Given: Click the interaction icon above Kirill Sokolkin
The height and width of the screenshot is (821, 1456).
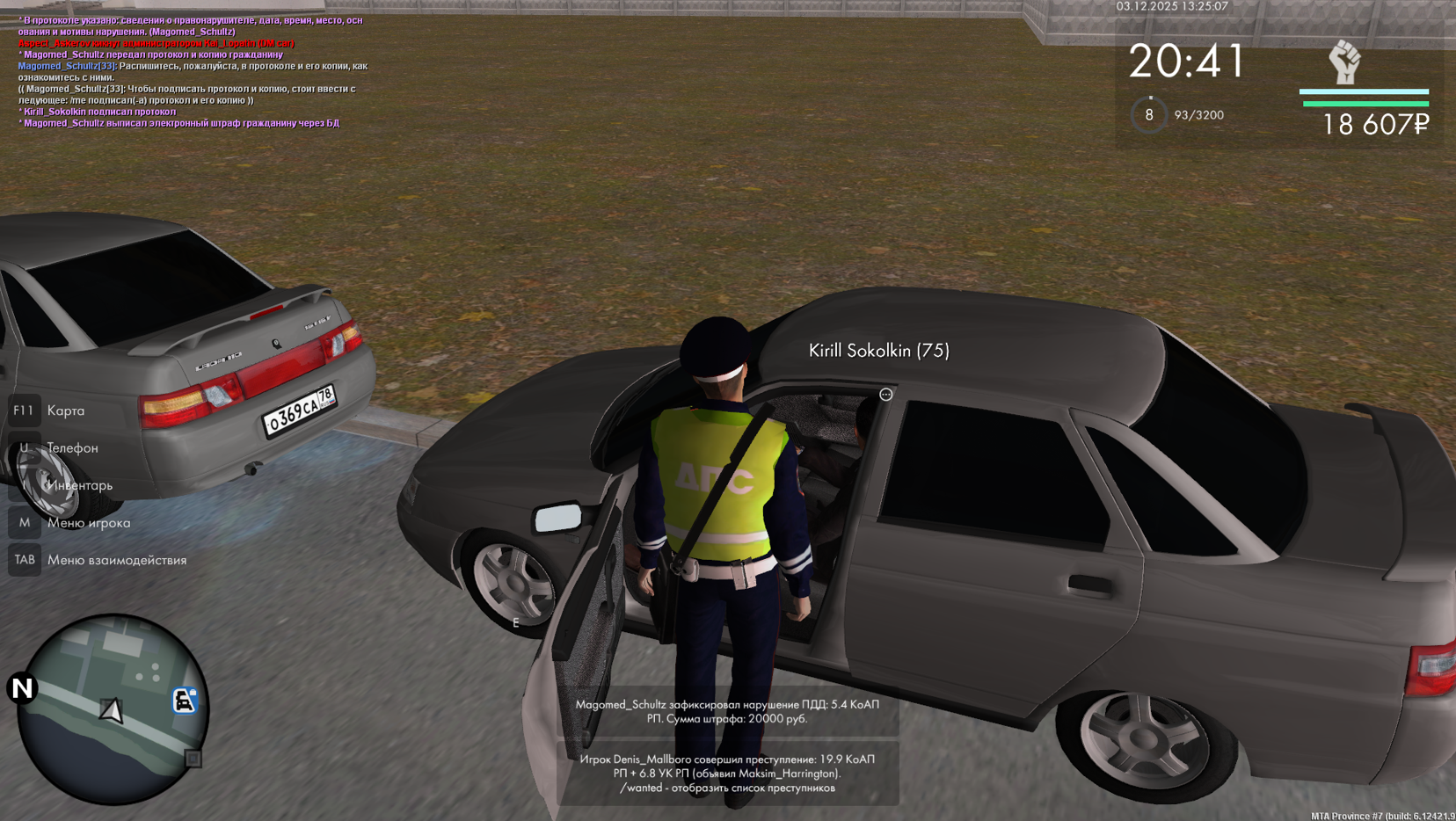Looking at the screenshot, I should tap(885, 395).
